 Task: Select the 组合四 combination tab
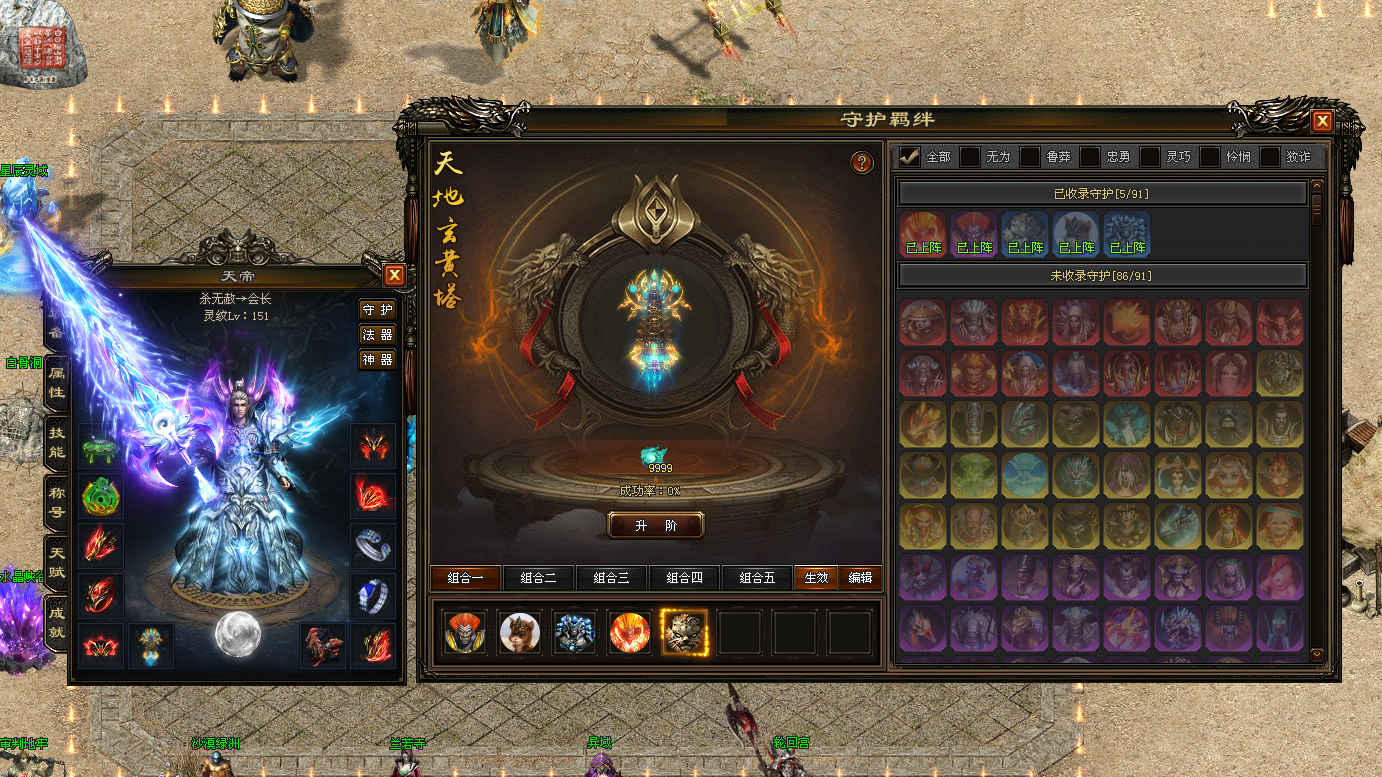click(684, 578)
